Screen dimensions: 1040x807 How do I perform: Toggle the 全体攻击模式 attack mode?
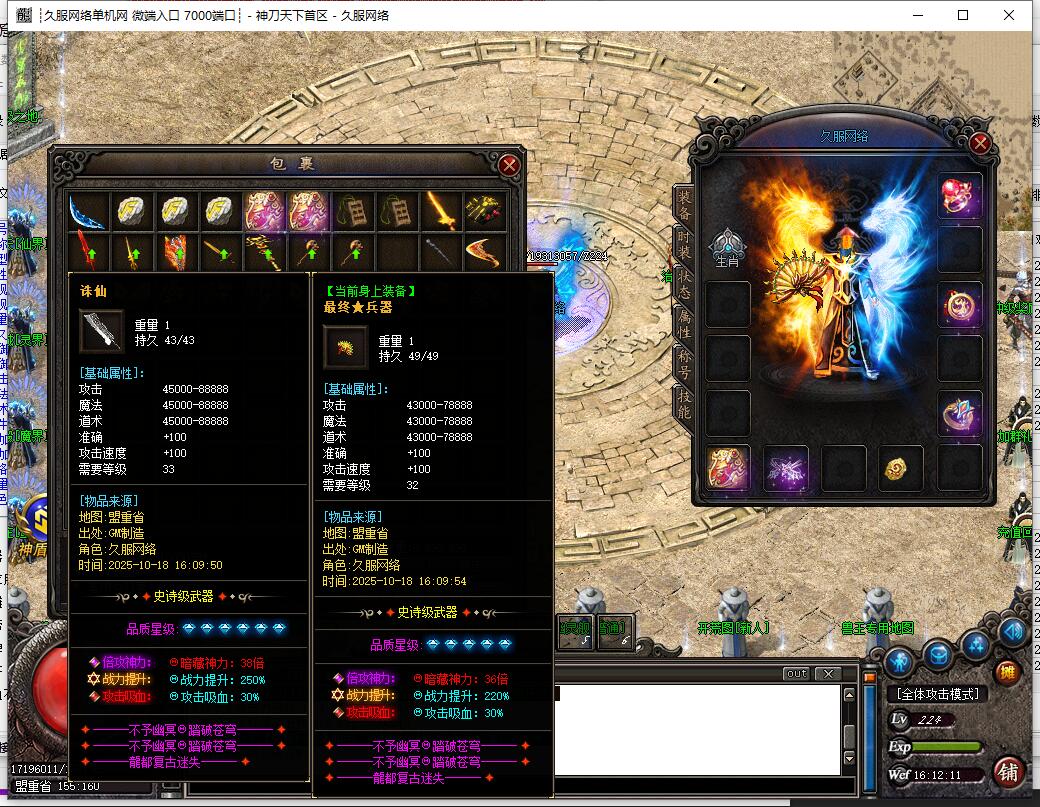937,693
